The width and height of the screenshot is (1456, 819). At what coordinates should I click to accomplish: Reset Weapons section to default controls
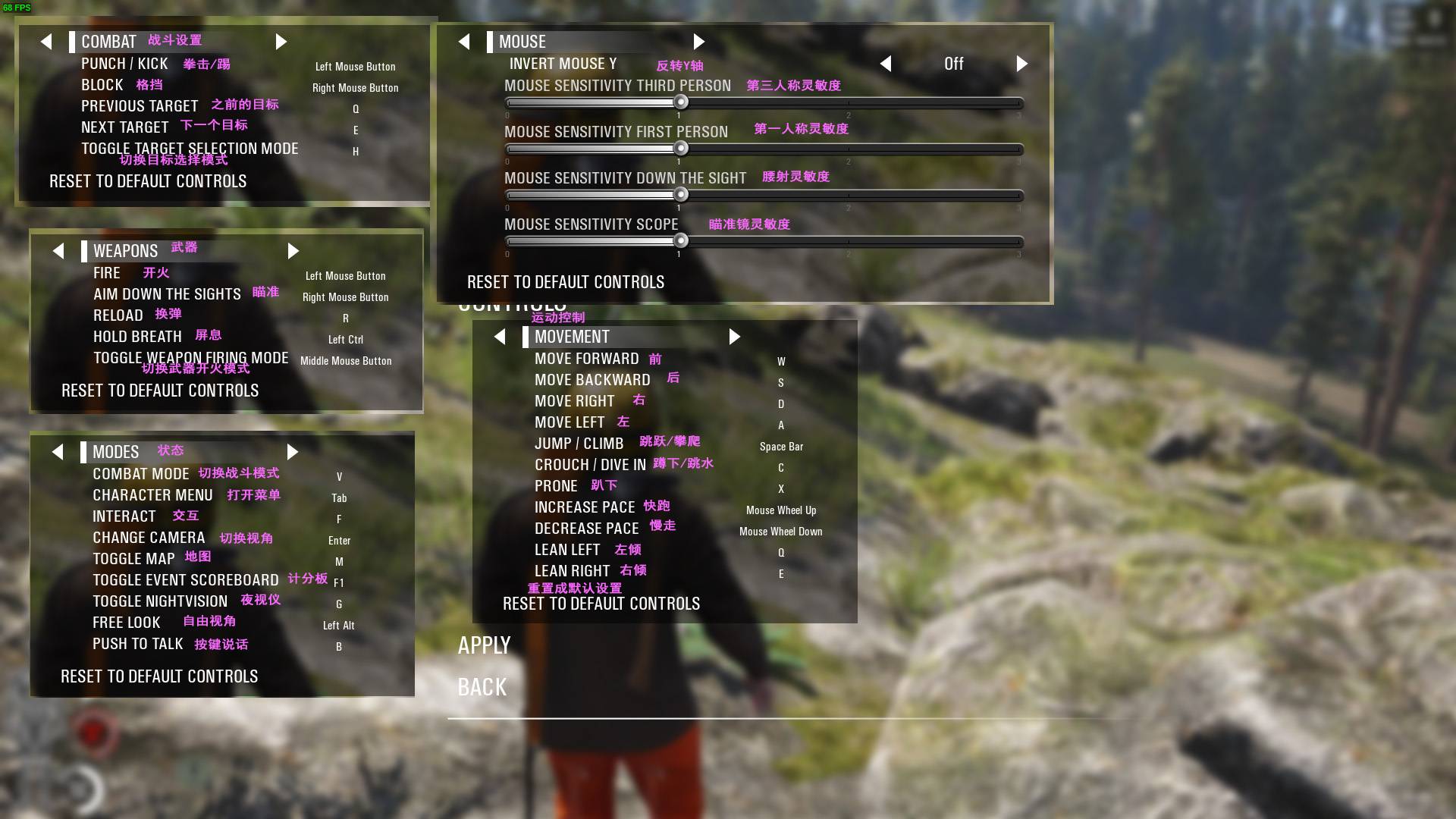160,391
